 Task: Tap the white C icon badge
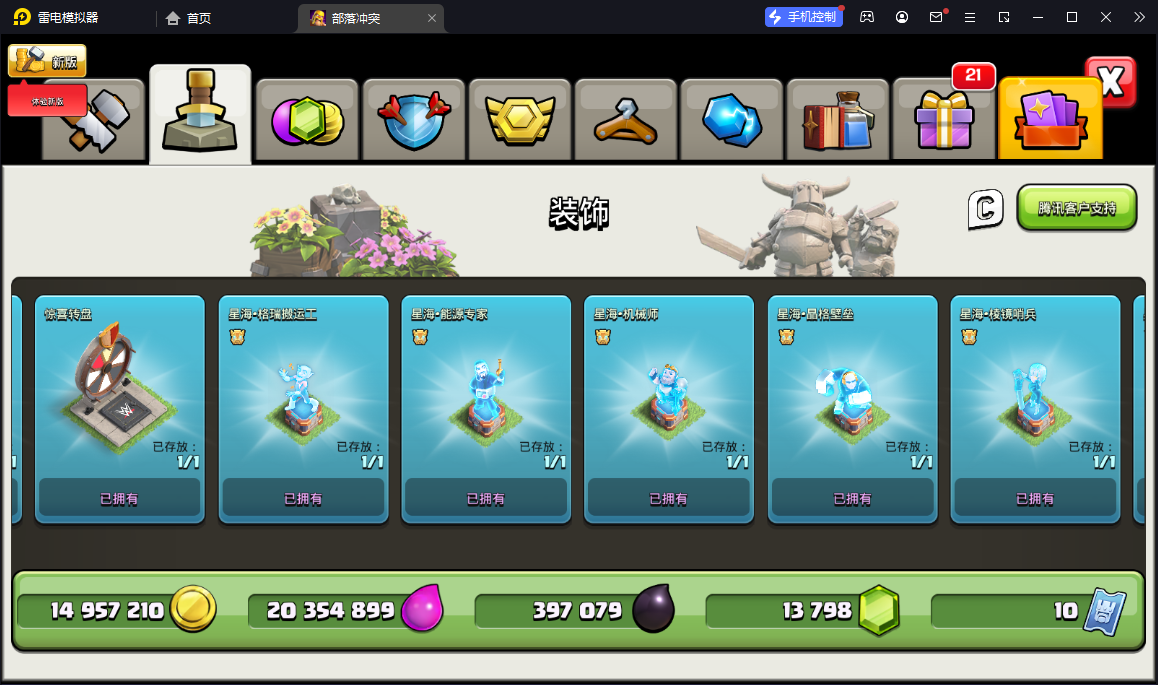click(984, 208)
